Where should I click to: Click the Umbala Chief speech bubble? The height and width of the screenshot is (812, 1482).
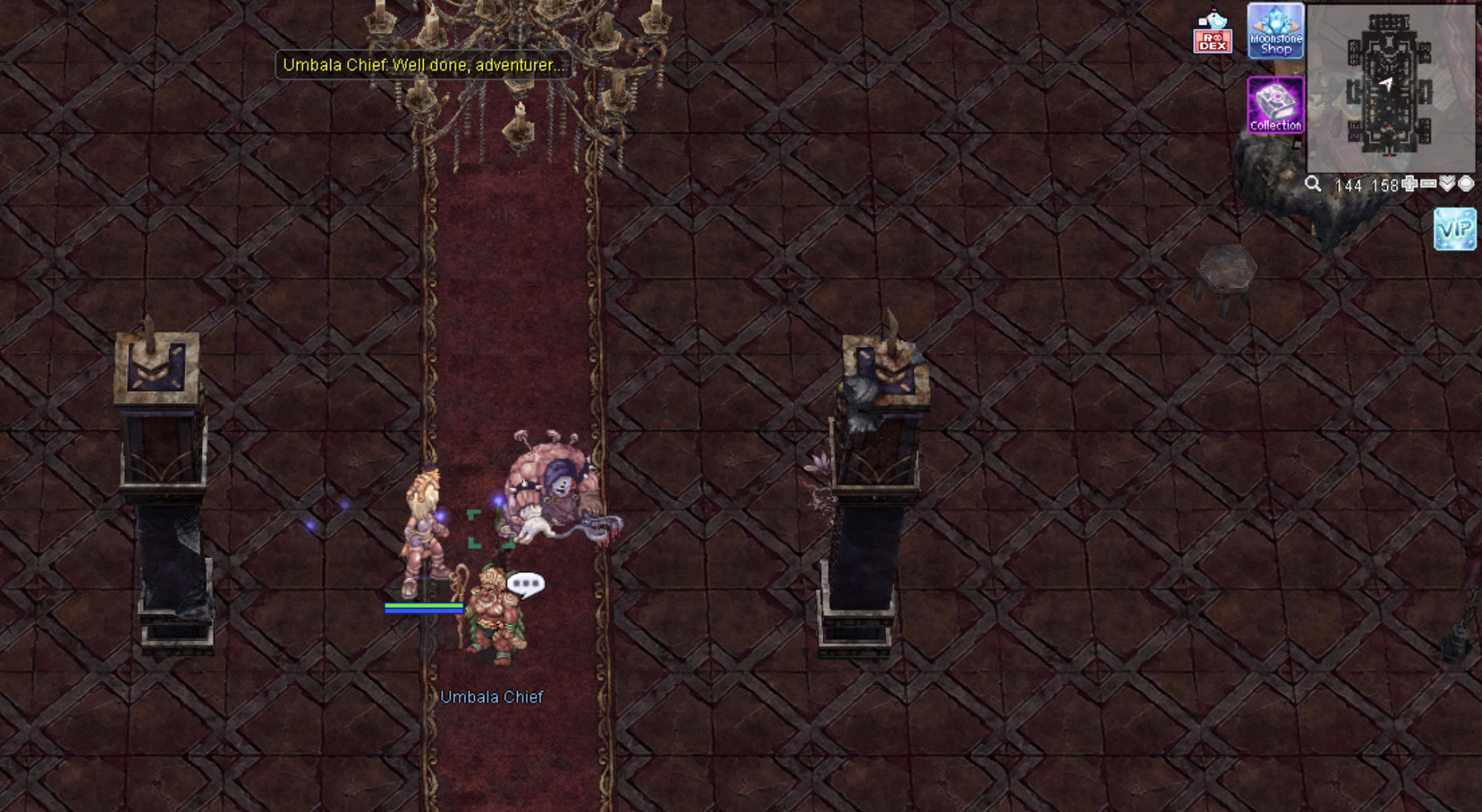(526, 584)
